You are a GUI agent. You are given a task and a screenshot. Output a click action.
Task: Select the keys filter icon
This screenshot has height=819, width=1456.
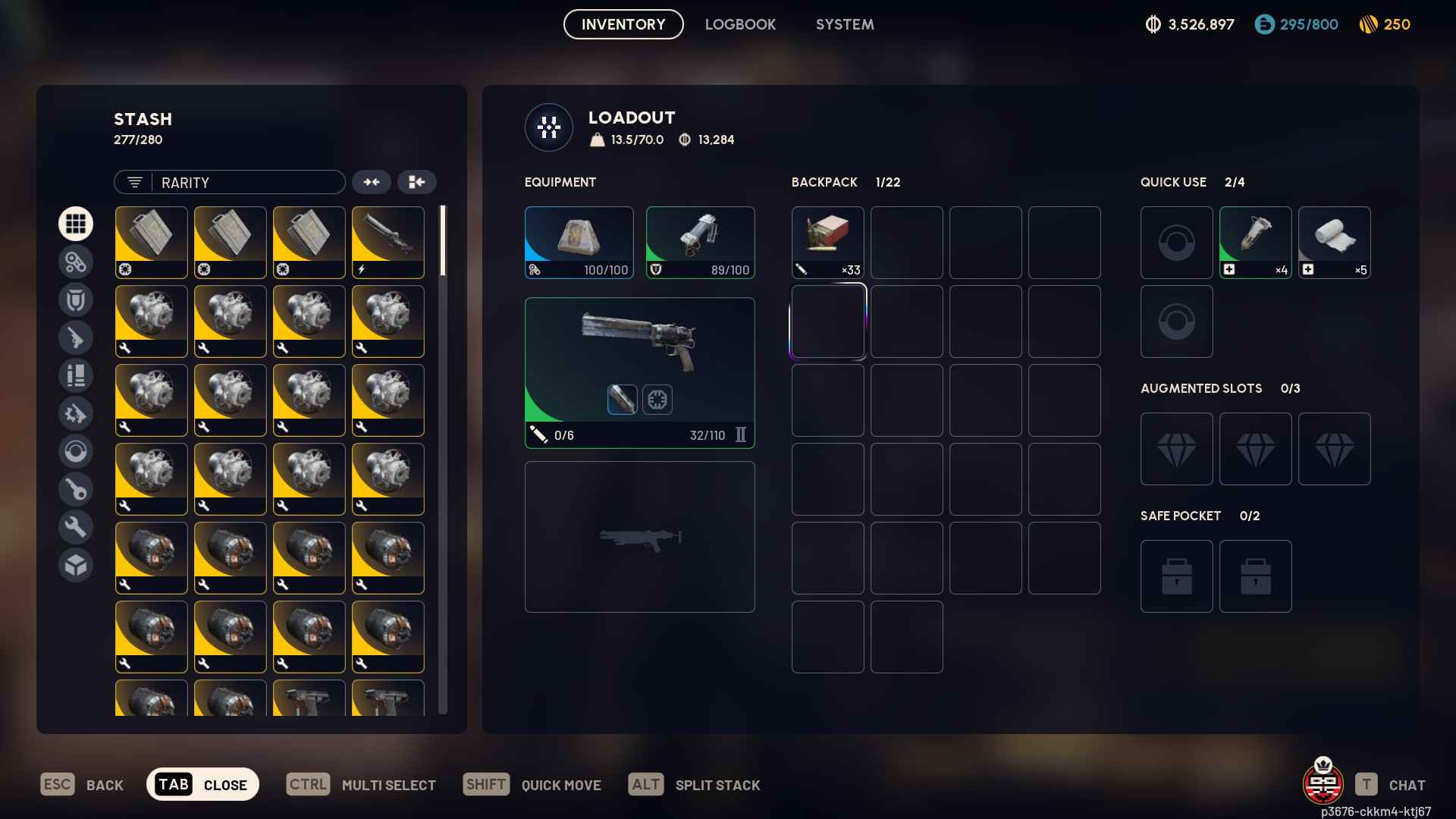point(76,489)
